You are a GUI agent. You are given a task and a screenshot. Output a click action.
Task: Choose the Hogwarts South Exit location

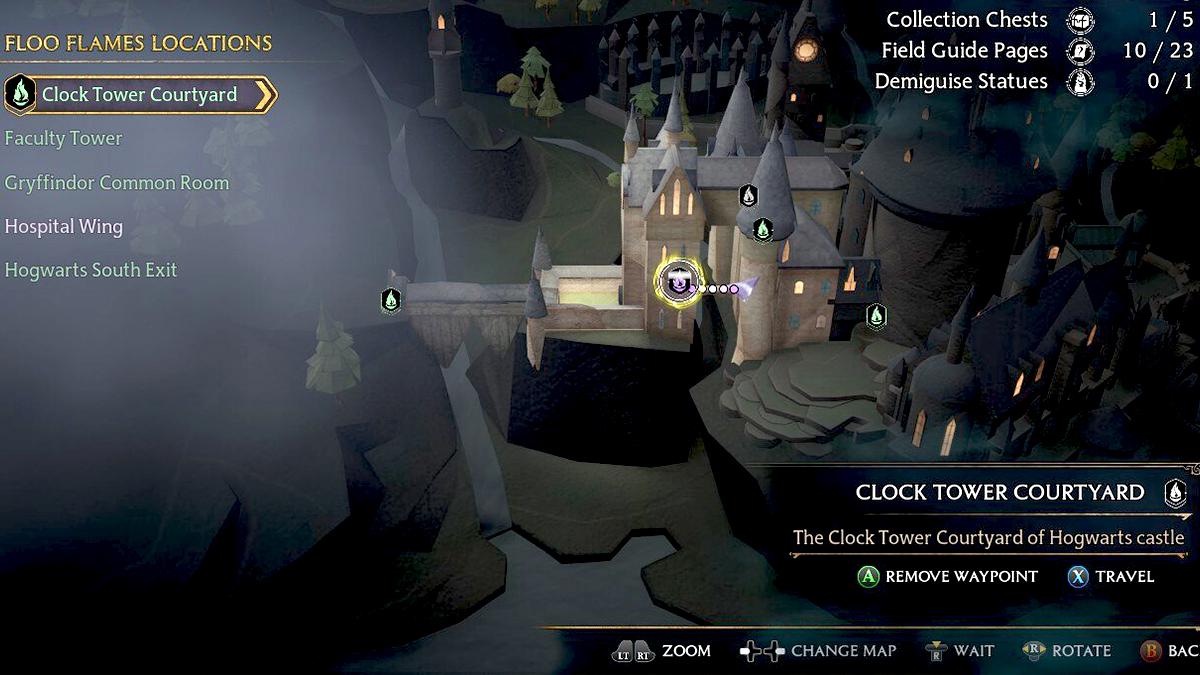[90, 270]
